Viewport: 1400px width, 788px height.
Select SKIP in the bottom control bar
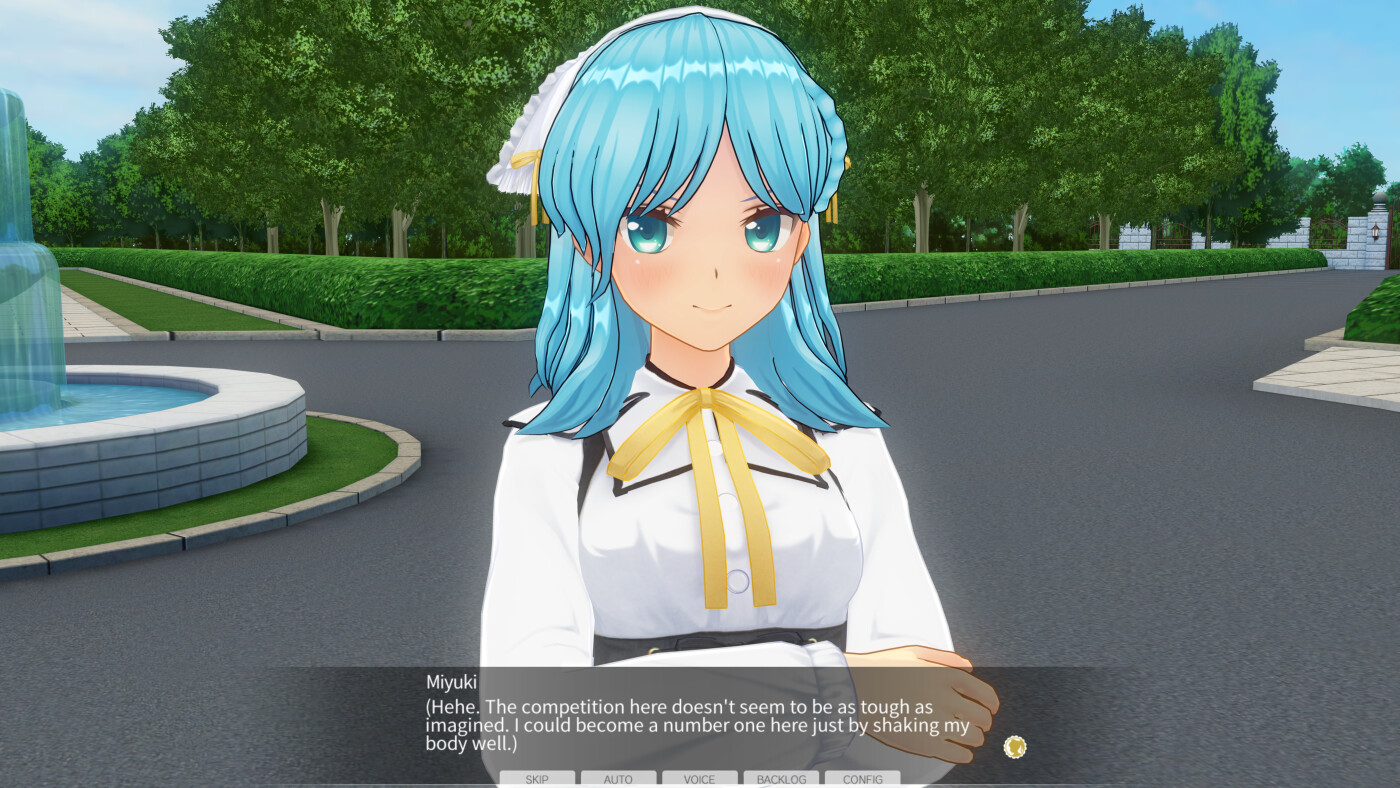[538, 779]
